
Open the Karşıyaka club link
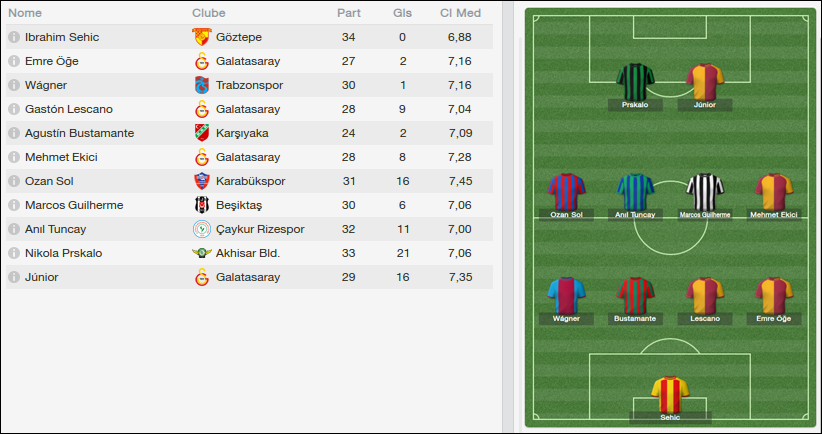click(x=241, y=133)
